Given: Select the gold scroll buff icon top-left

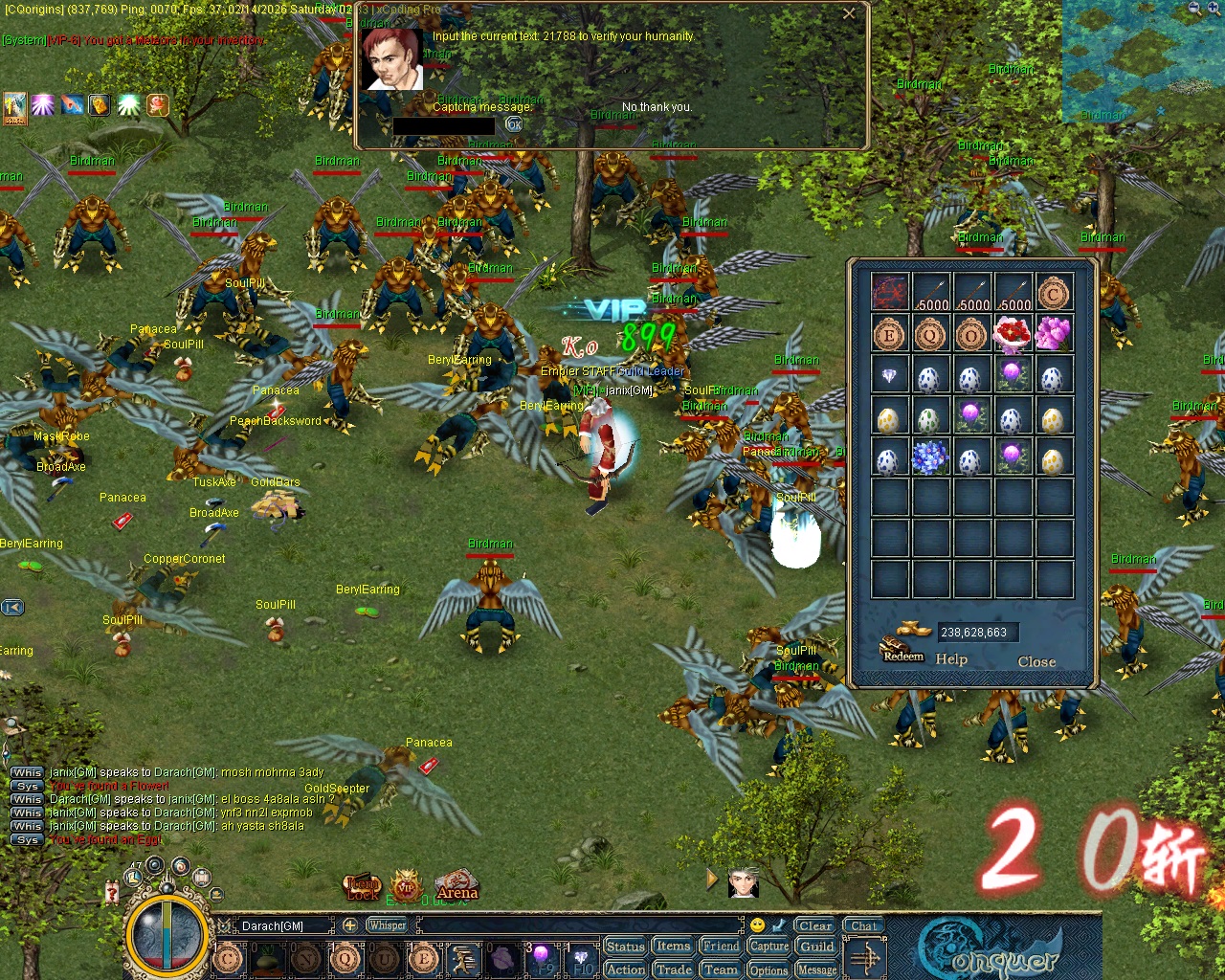Looking at the screenshot, I should click(100, 105).
